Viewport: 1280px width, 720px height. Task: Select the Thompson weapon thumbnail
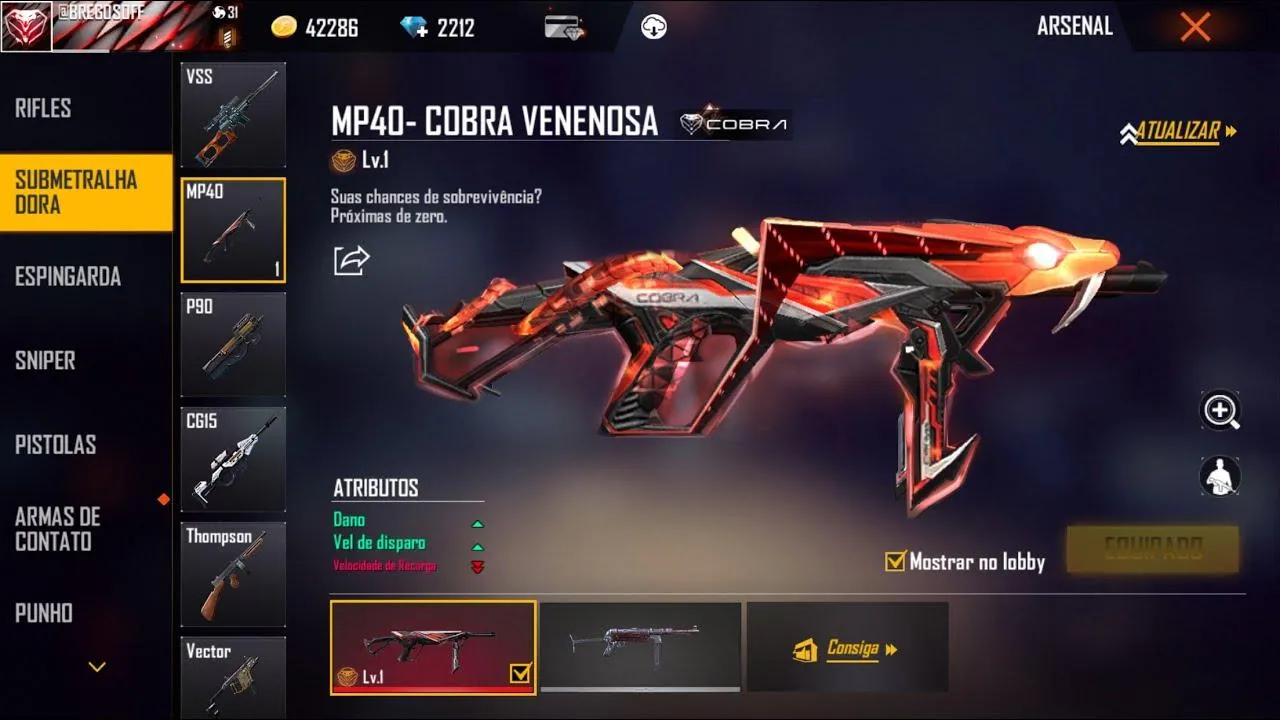232,573
